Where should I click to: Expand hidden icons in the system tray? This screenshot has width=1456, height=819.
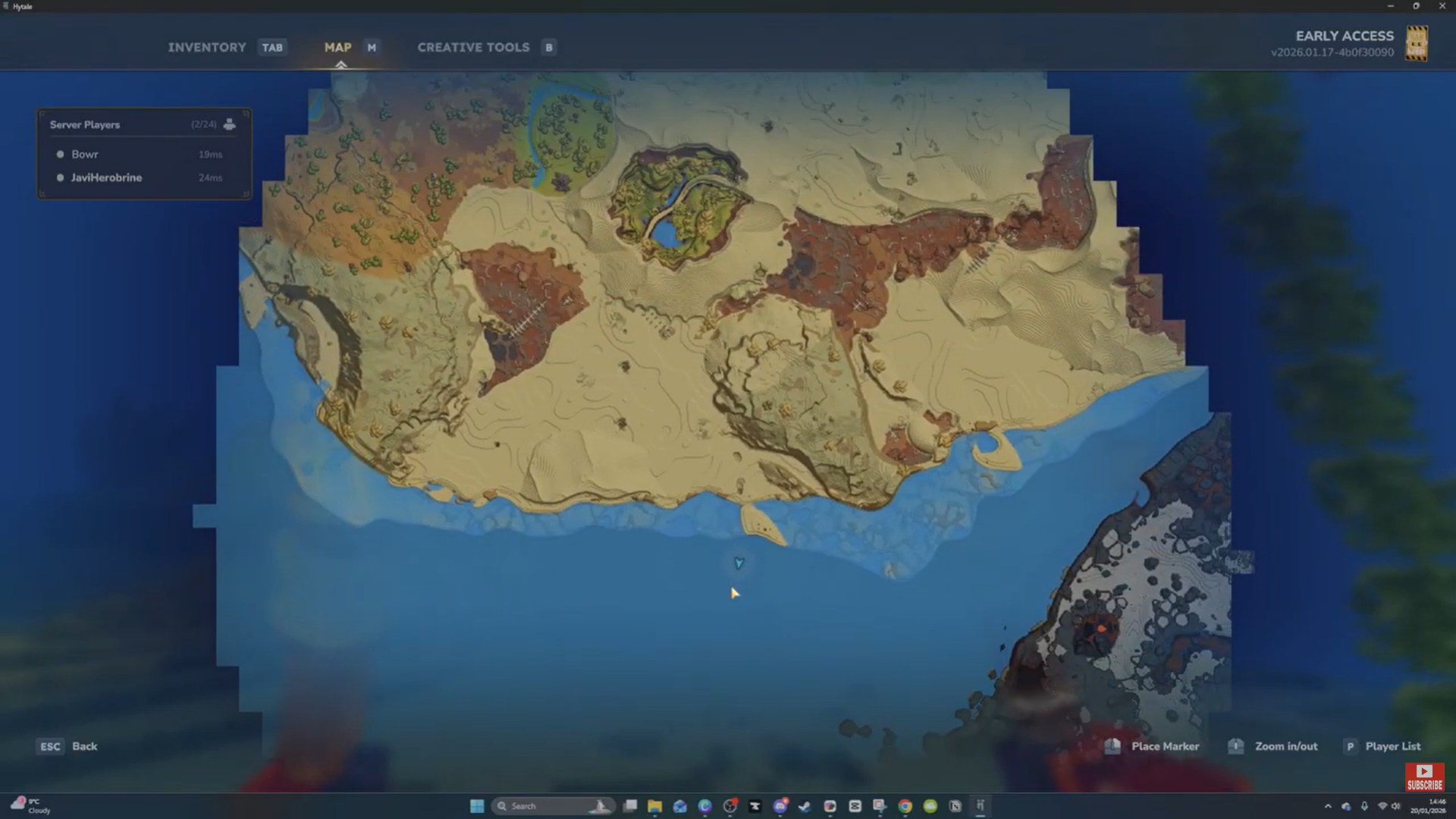[x=1329, y=806]
